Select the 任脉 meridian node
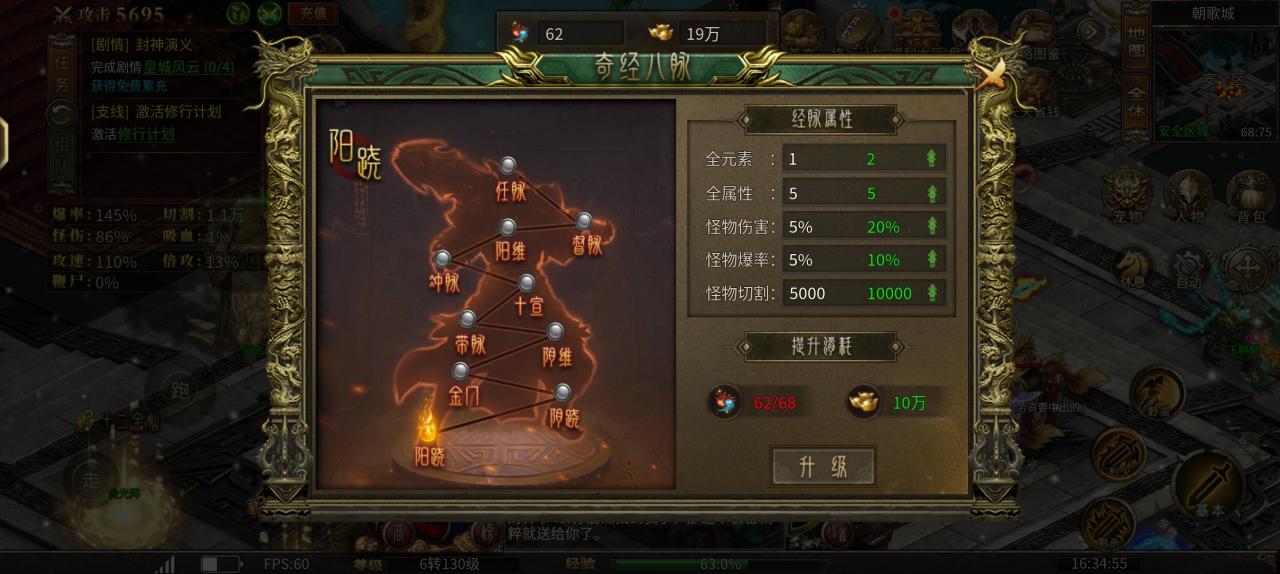 click(508, 166)
